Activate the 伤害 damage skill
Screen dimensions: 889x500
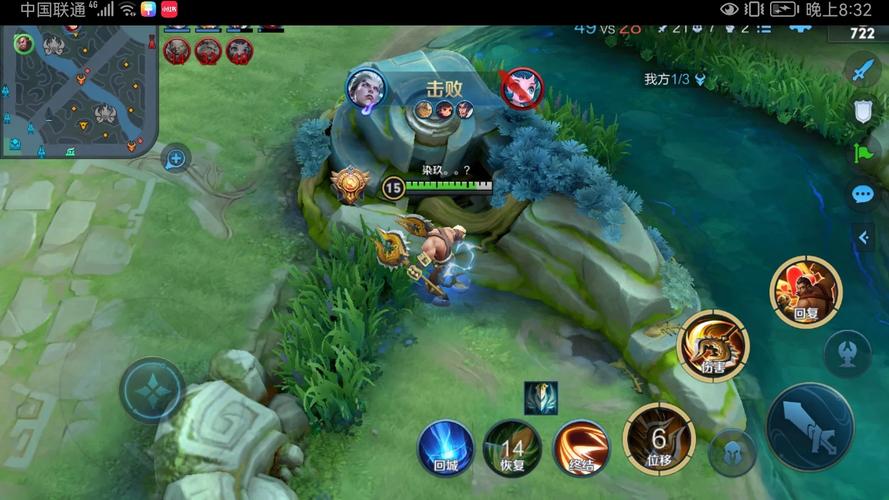coord(713,345)
